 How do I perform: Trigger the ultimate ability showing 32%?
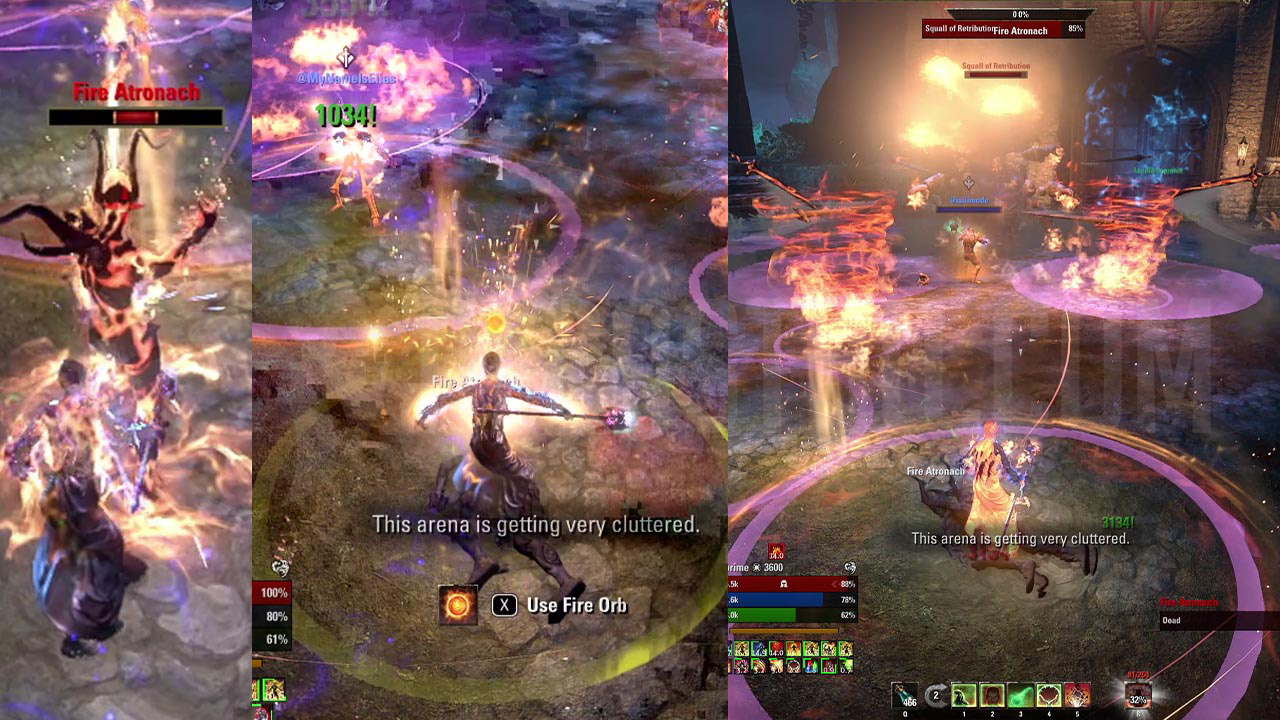[x=1137, y=696]
